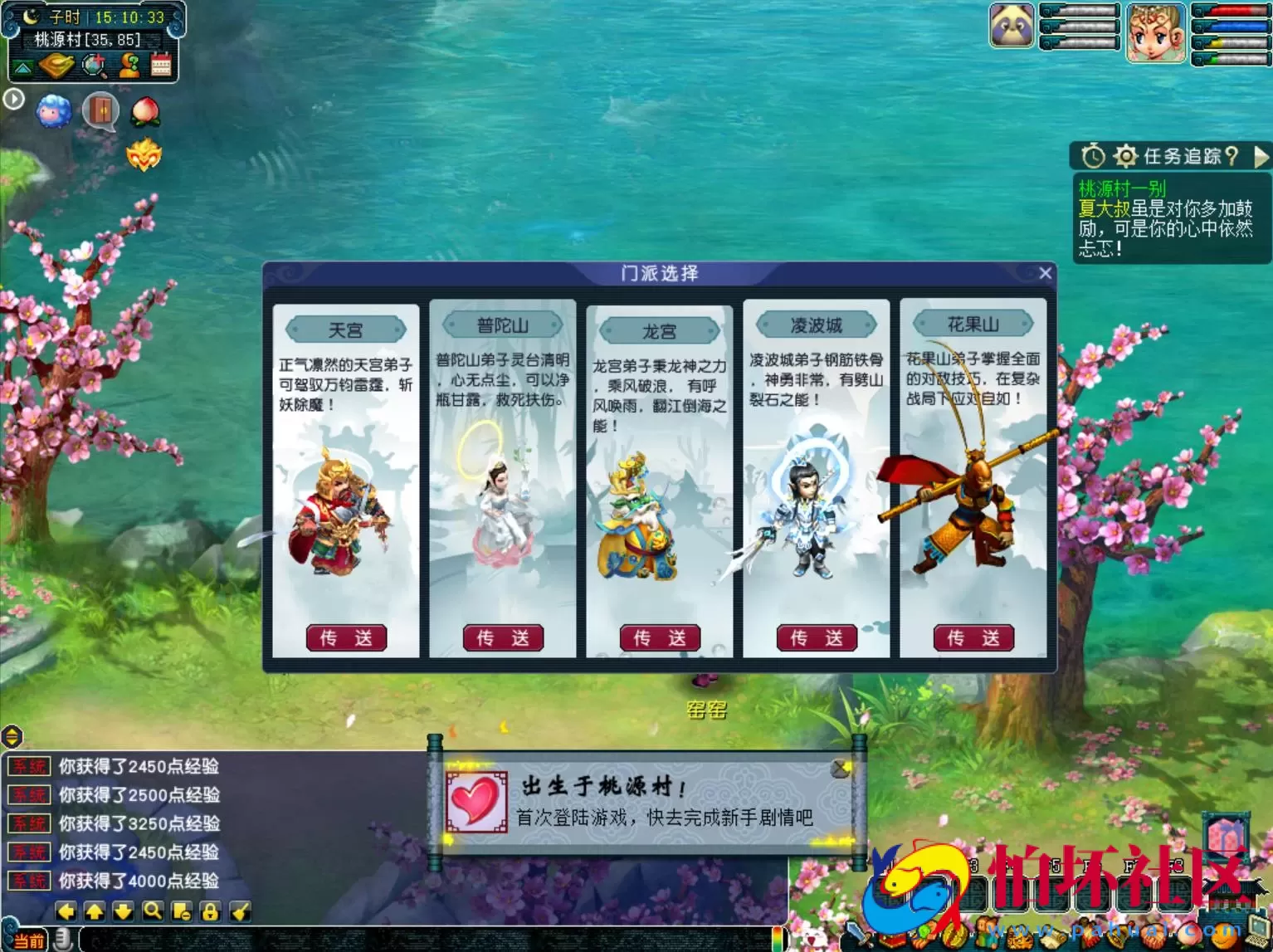This screenshot has height=952, width=1273.
Task: Click the golden monkey emblem icon
Action: (x=144, y=154)
